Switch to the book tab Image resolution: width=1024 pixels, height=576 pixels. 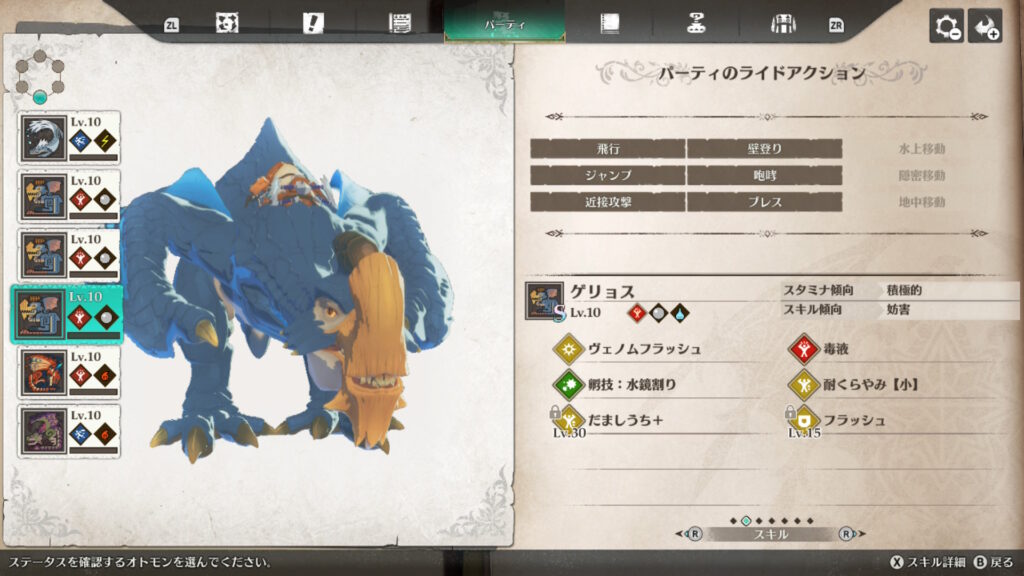(608, 22)
